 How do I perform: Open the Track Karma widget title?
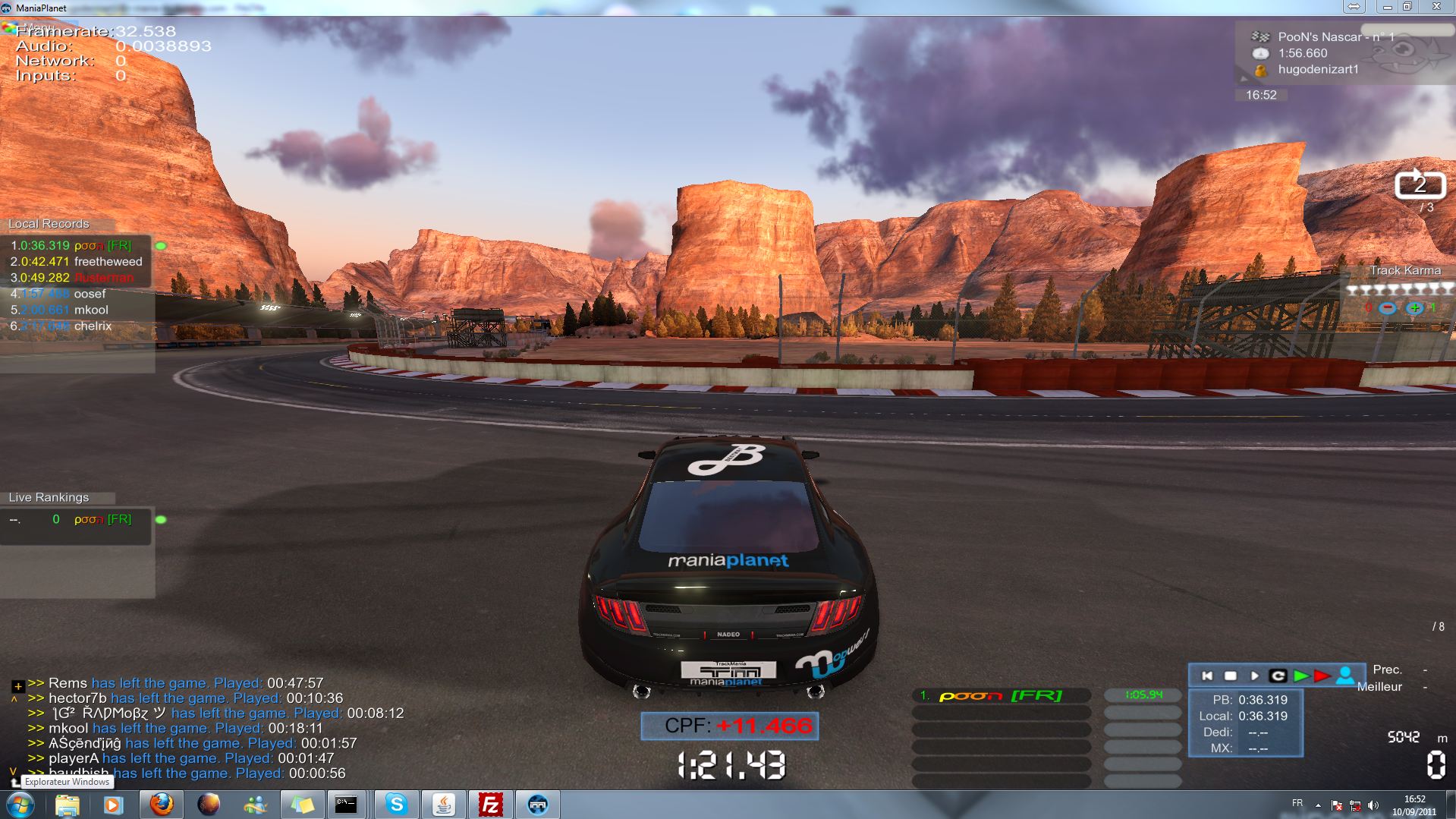coord(1404,270)
